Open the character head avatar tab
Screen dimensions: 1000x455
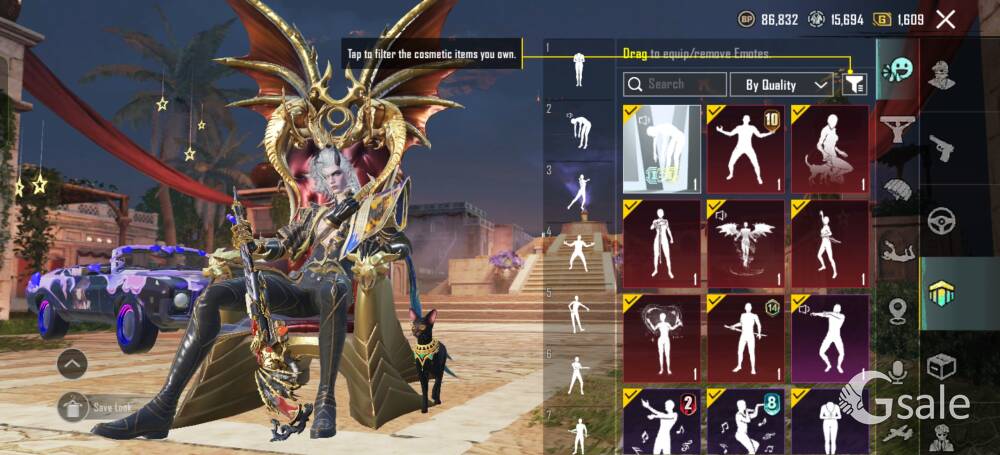(941, 74)
